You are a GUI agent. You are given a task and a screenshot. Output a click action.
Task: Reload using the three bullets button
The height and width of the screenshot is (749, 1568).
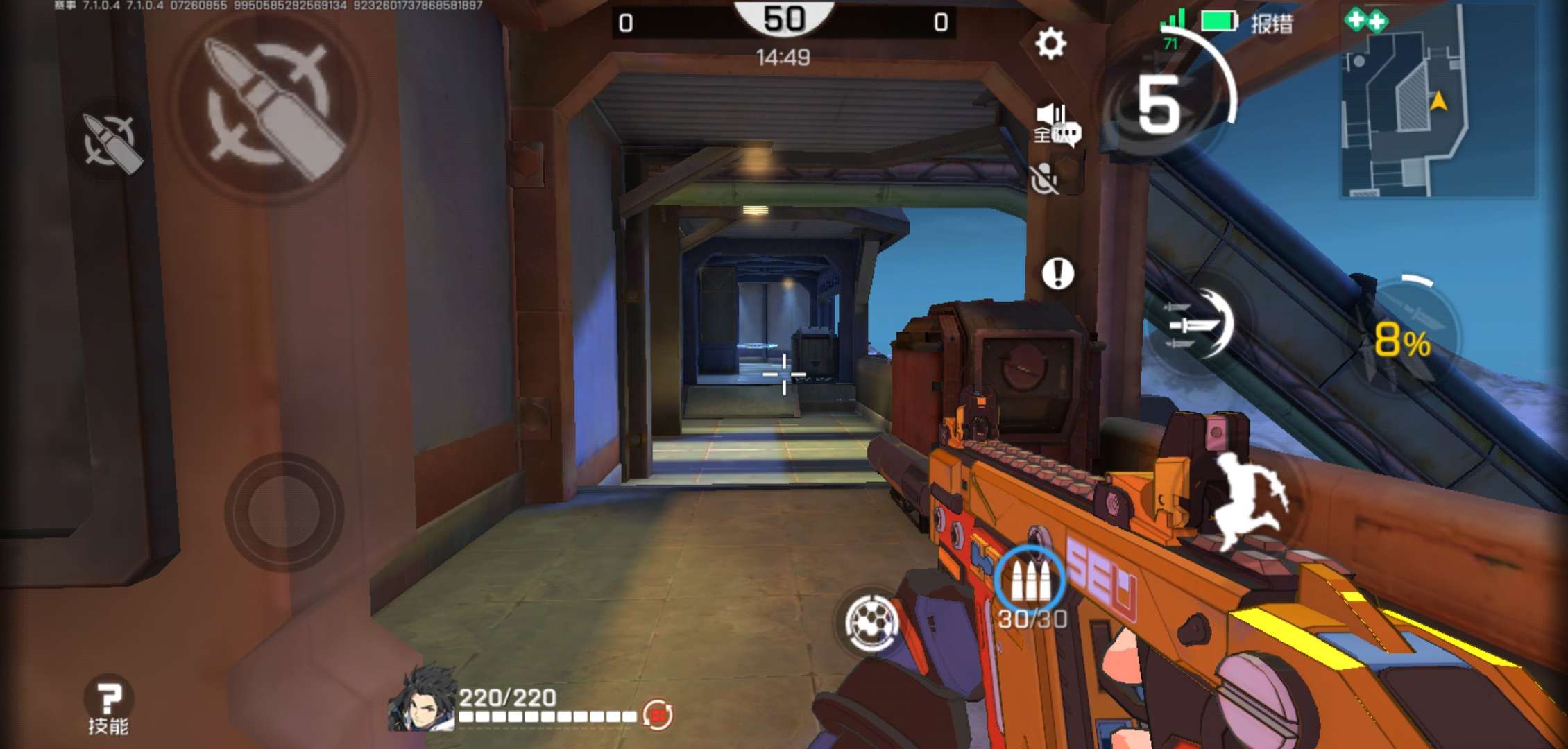tap(1030, 581)
